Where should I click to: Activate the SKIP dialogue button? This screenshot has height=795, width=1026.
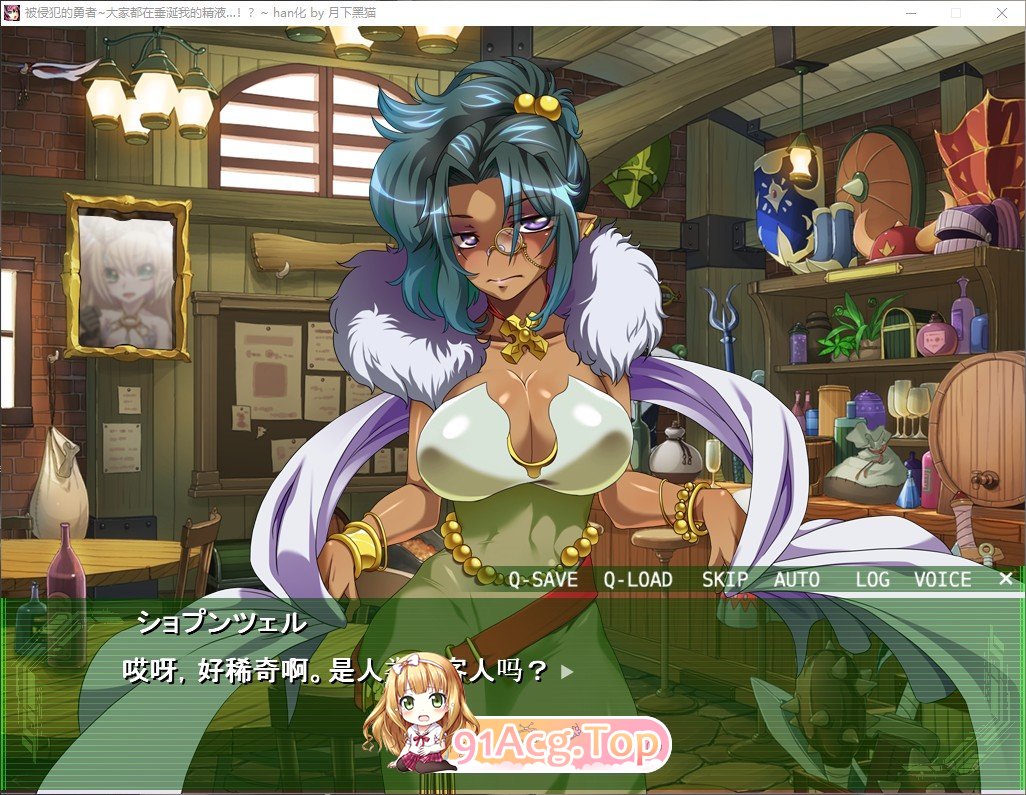(725, 580)
